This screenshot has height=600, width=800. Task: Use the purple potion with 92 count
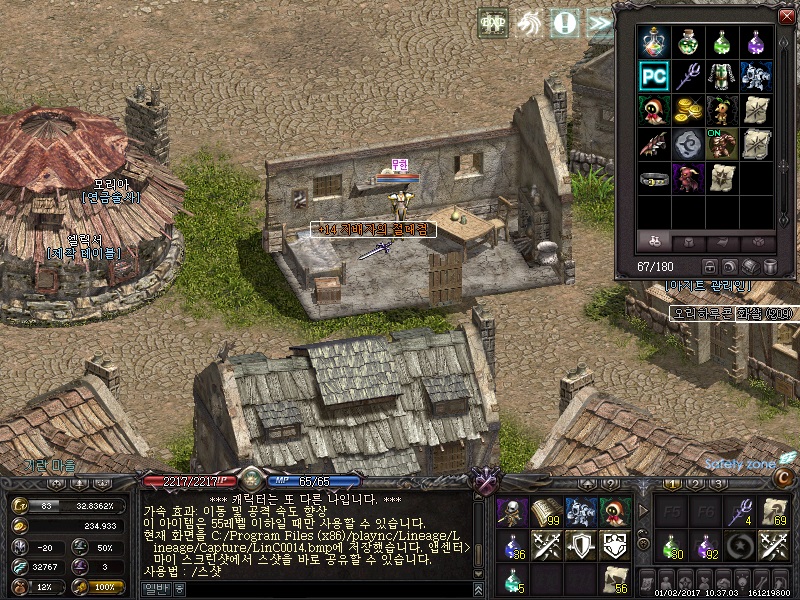[x=706, y=546]
